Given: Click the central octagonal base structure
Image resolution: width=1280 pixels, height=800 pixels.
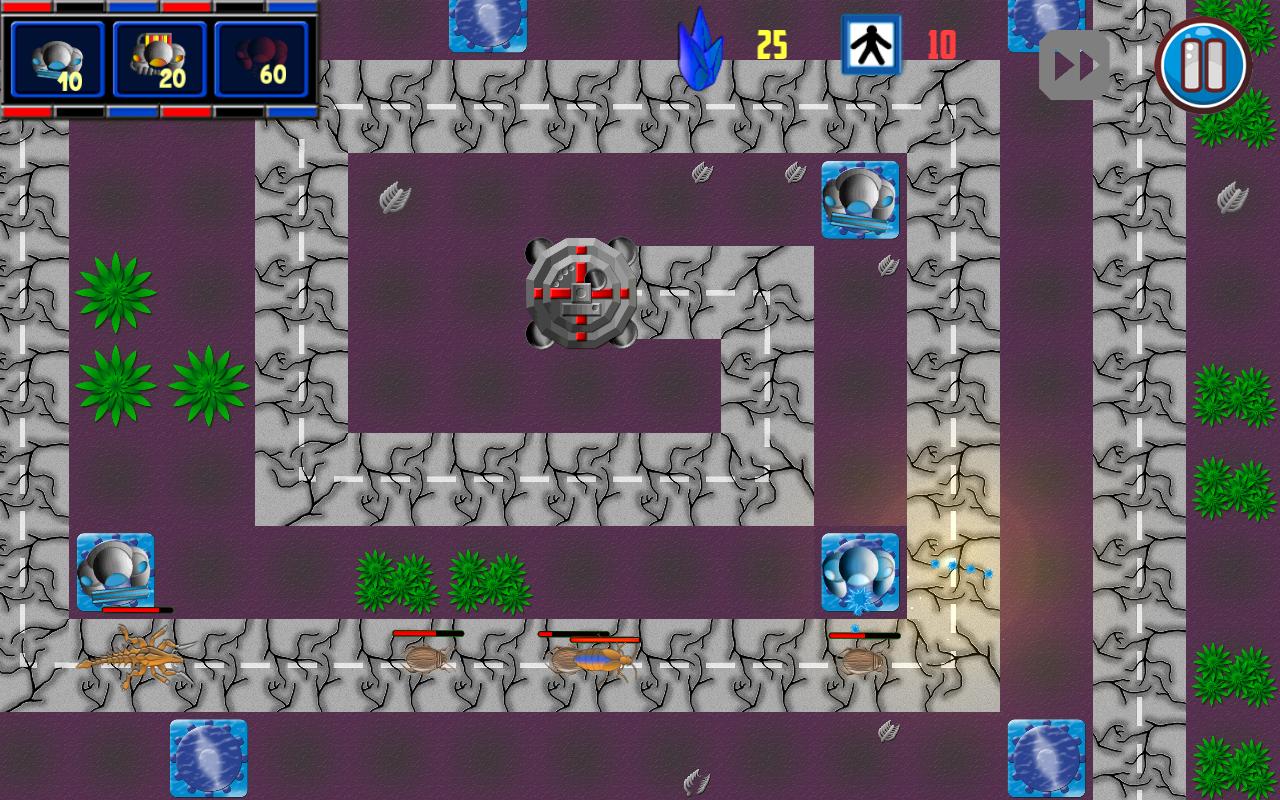Looking at the screenshot, I should click(580, 293).
